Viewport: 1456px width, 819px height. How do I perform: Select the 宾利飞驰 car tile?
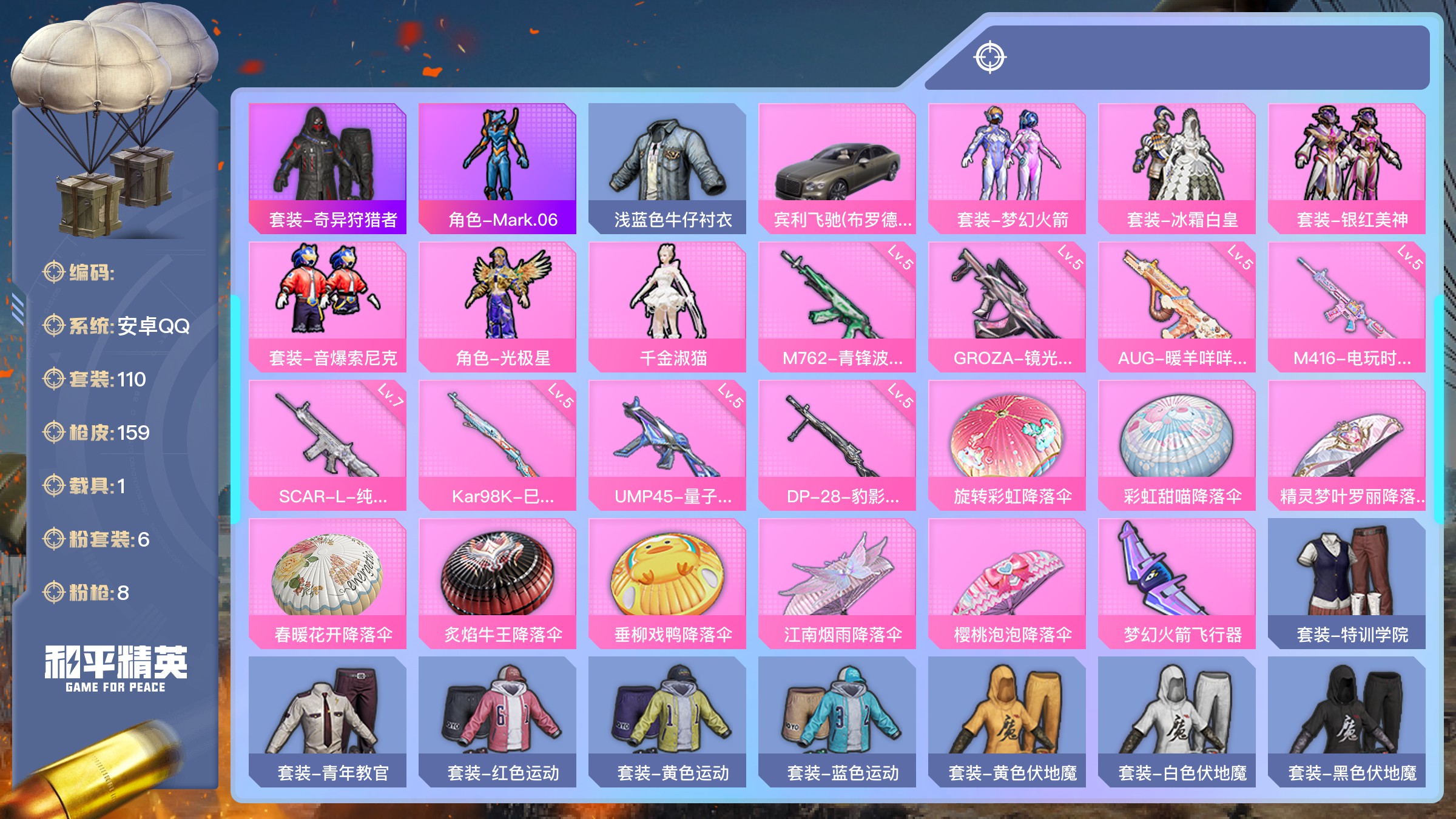point(837,168)
